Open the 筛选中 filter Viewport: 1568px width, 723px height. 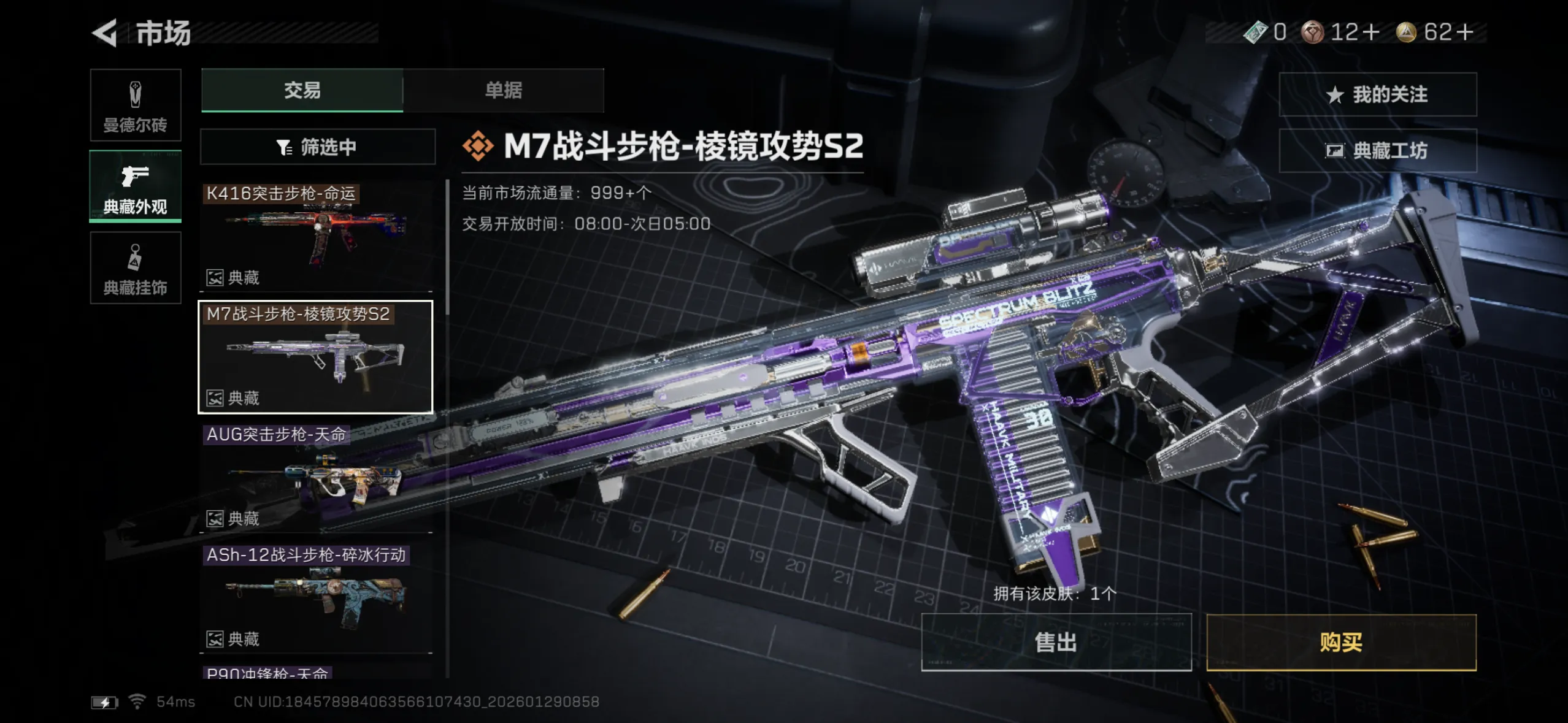point(317,147)
